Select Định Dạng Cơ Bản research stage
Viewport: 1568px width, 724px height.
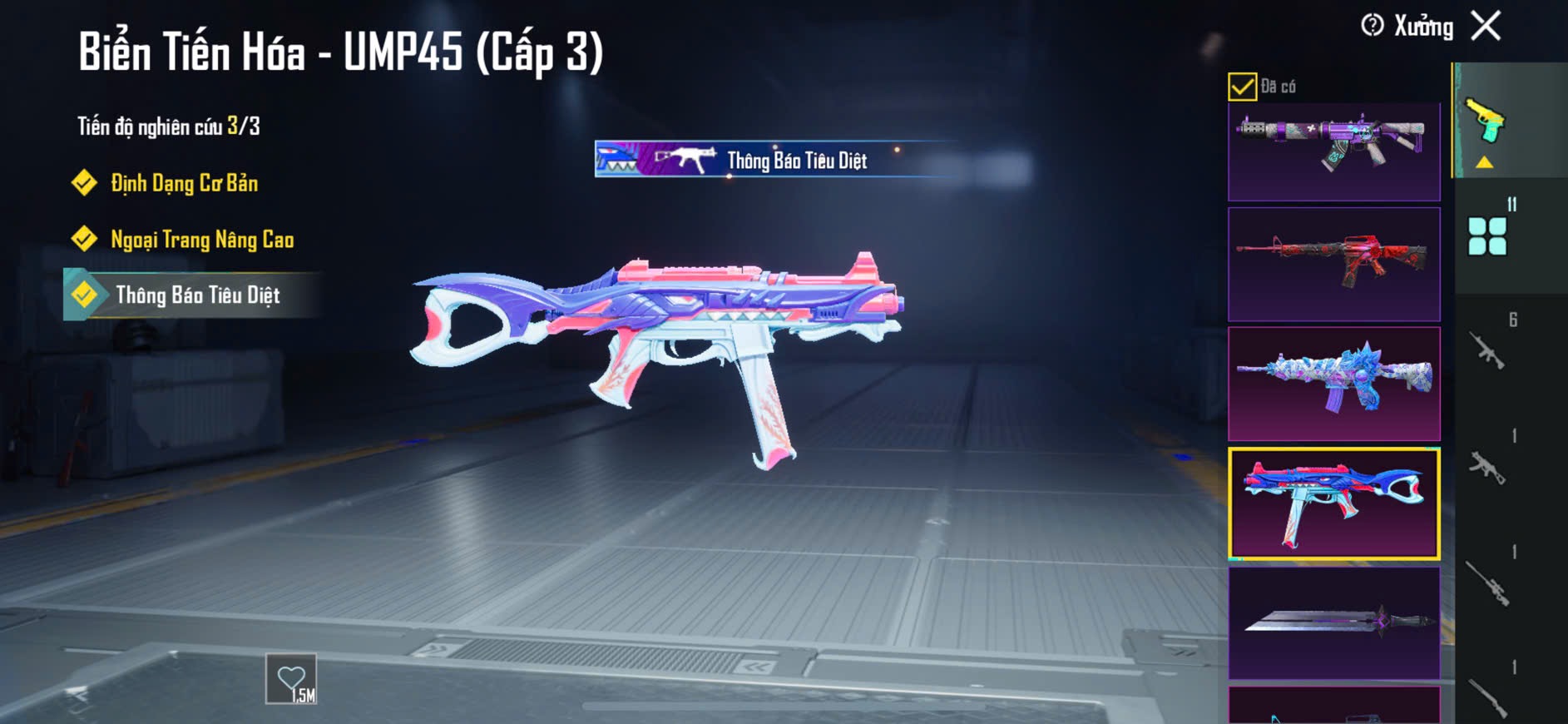click(x=184, y=183)
